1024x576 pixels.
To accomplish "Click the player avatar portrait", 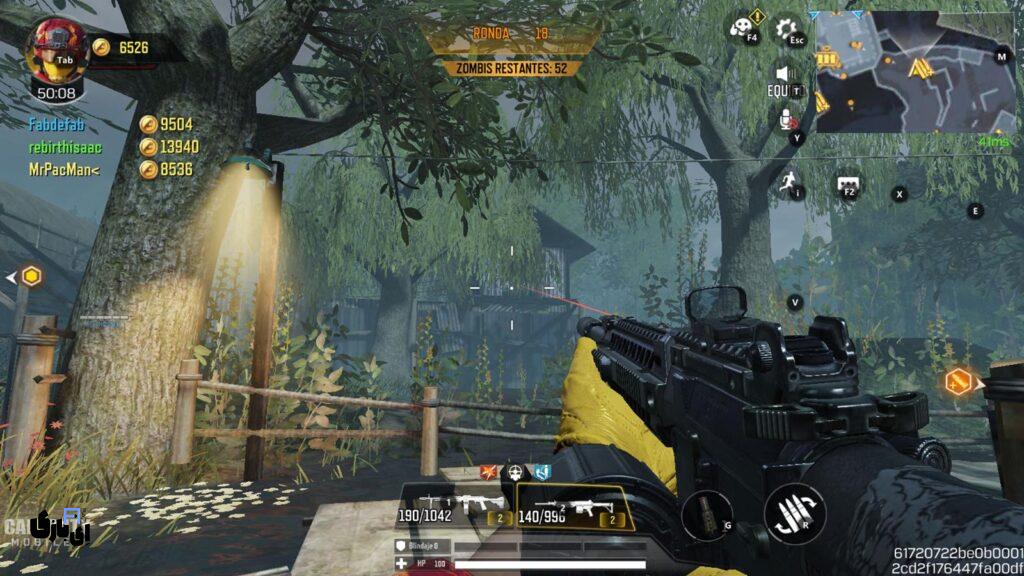I will pos(57,46).
